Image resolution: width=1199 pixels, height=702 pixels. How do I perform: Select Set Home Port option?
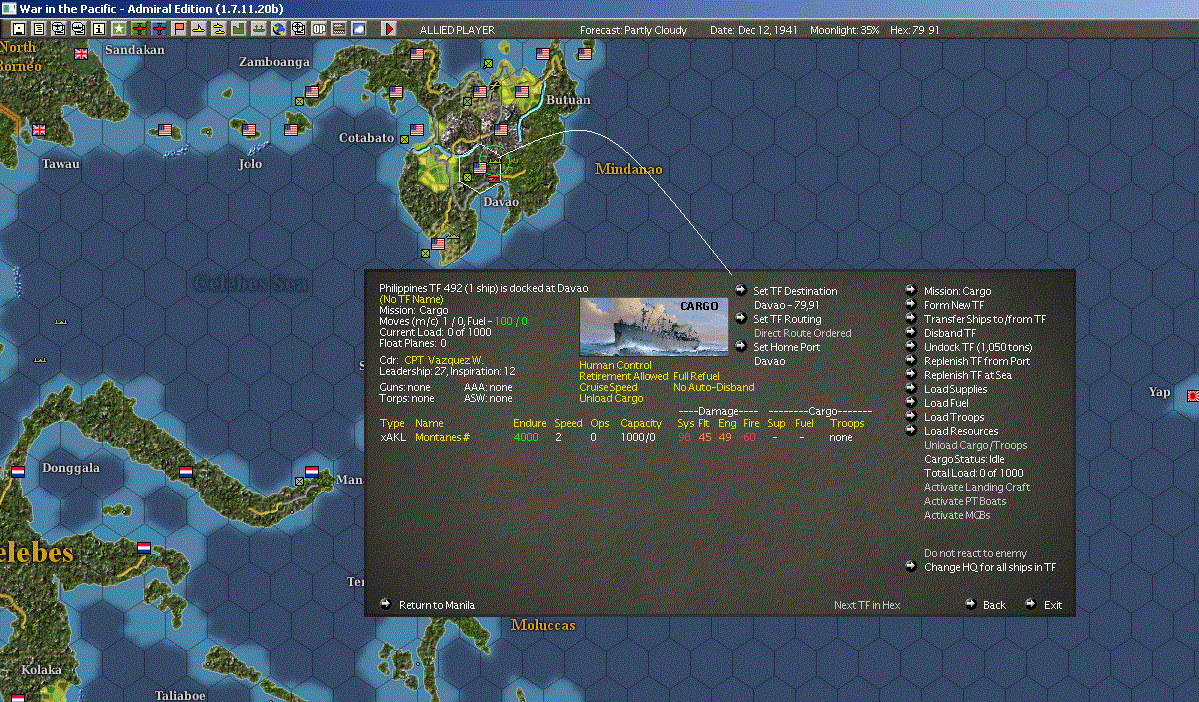click(x=786, y=347)
